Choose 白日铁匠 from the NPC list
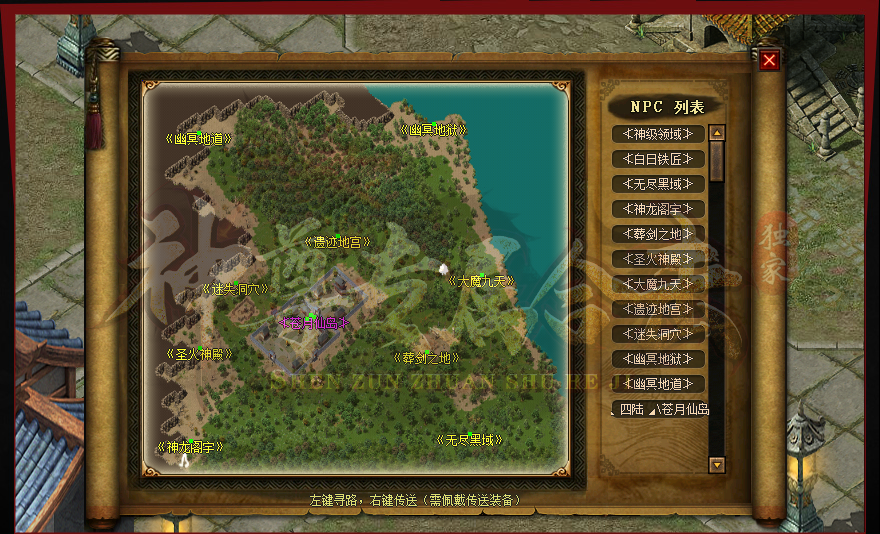 pos(658,159)
